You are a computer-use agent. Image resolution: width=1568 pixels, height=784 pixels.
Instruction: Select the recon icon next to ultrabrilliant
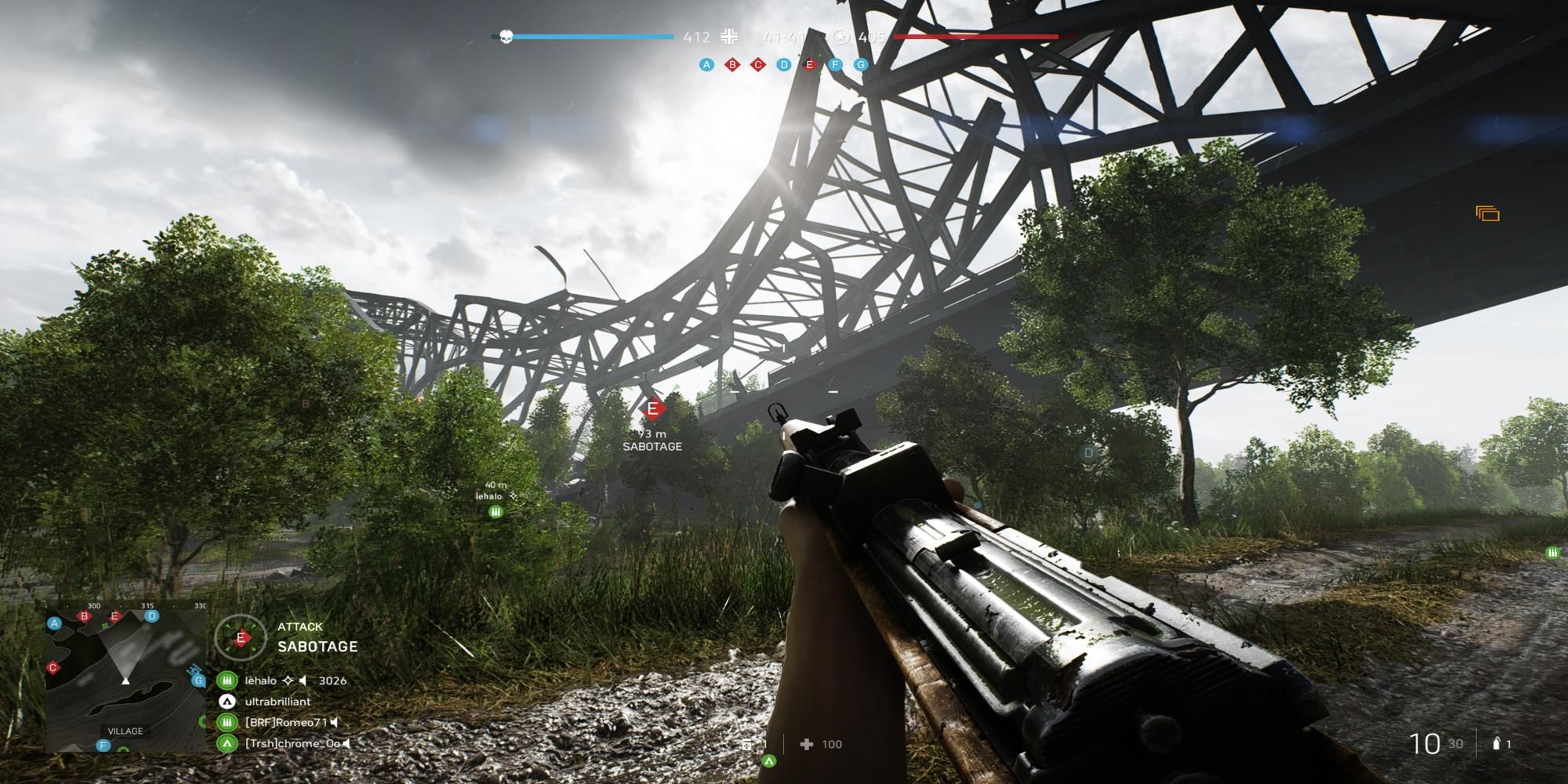pos(227,702)
